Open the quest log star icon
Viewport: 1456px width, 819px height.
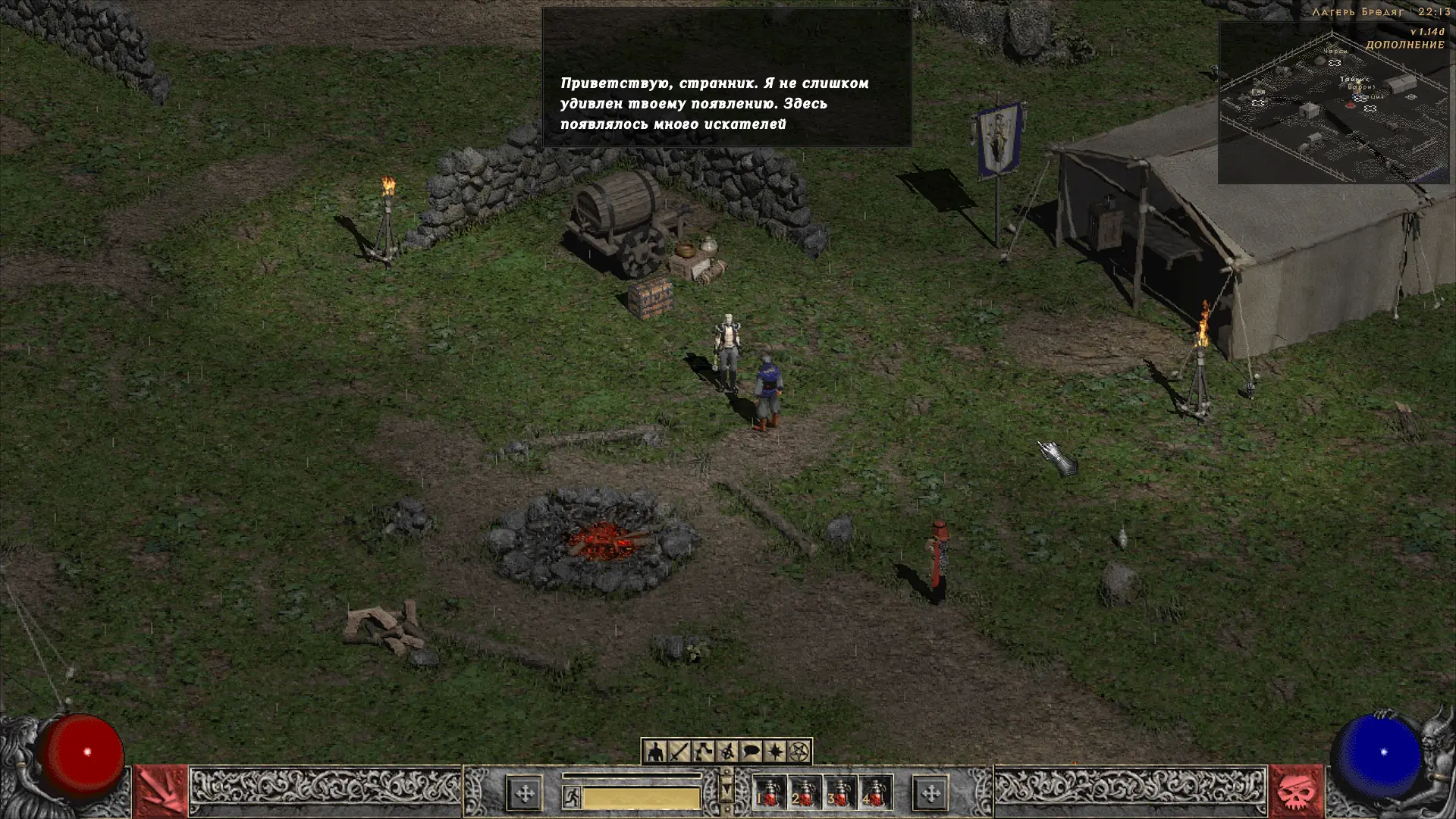point(775,752)
